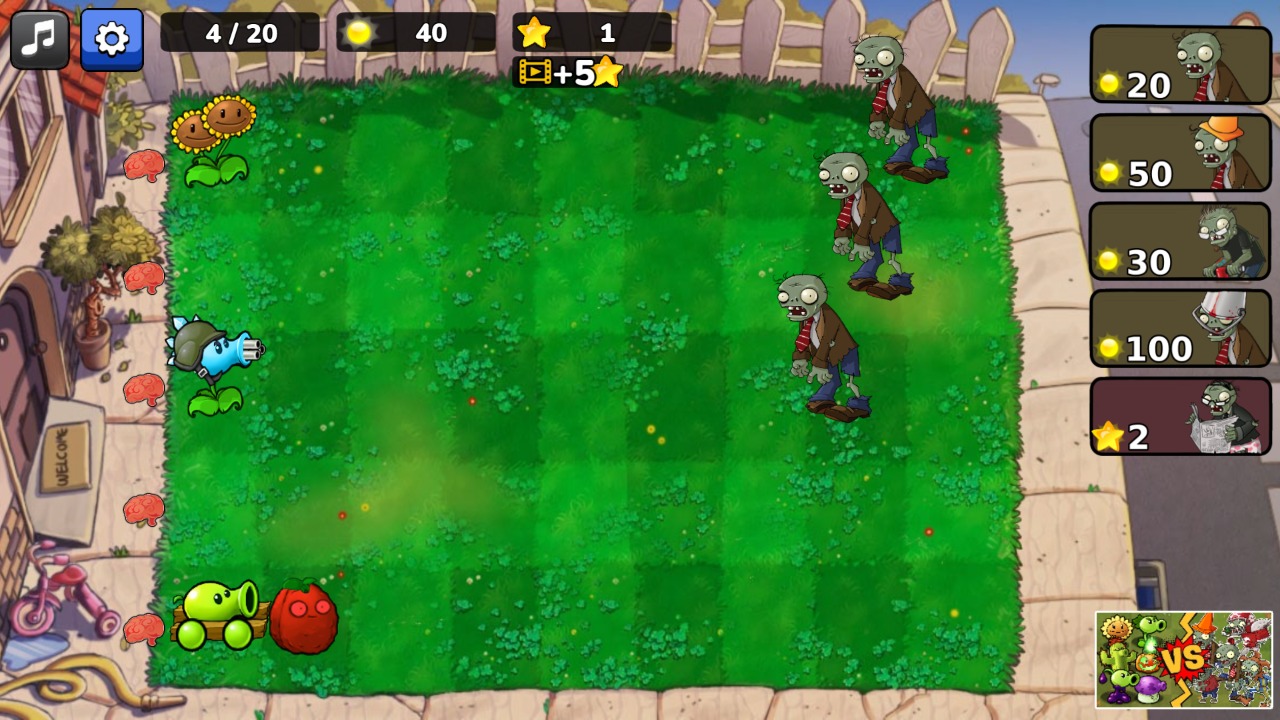Click the star icon in the top counter
The height and width of the screenshot is (720, 1280).
pyautogui.click(x=535, y=32)
